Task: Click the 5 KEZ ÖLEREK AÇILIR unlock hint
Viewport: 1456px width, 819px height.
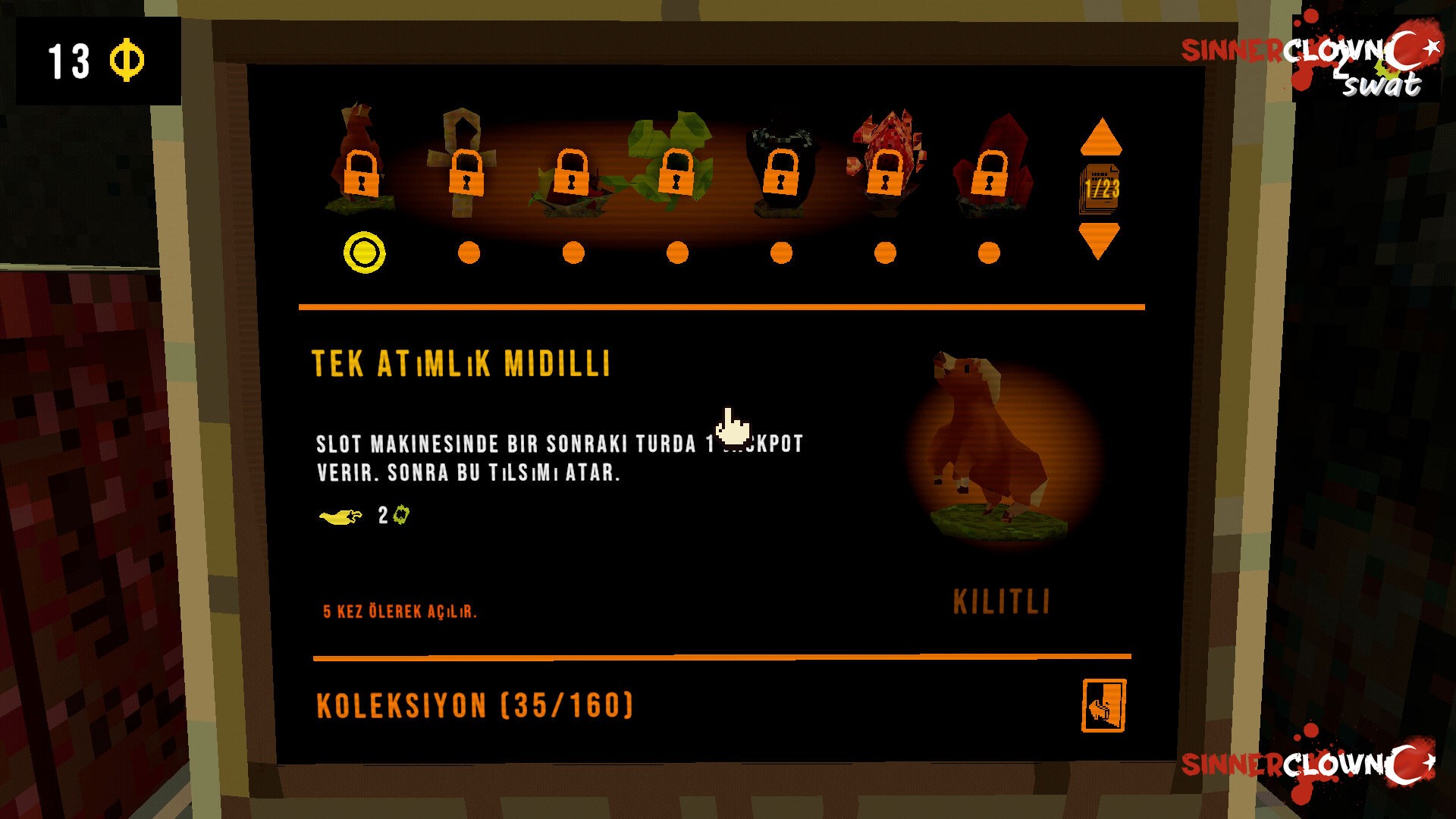Action: 400,610
